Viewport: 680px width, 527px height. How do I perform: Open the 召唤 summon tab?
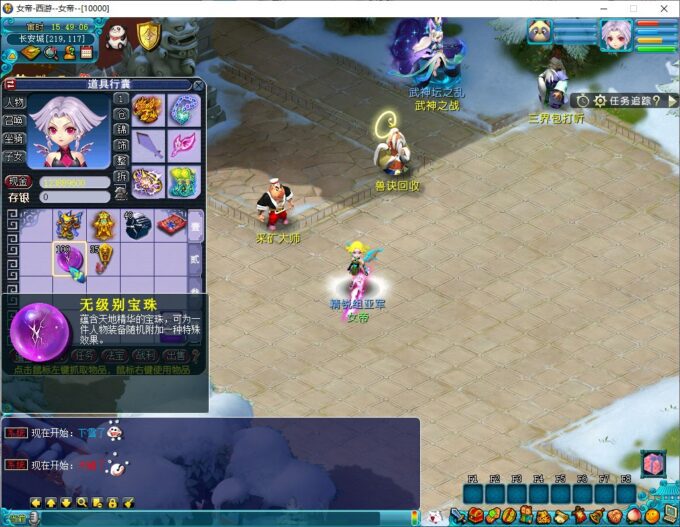[14, 121]
